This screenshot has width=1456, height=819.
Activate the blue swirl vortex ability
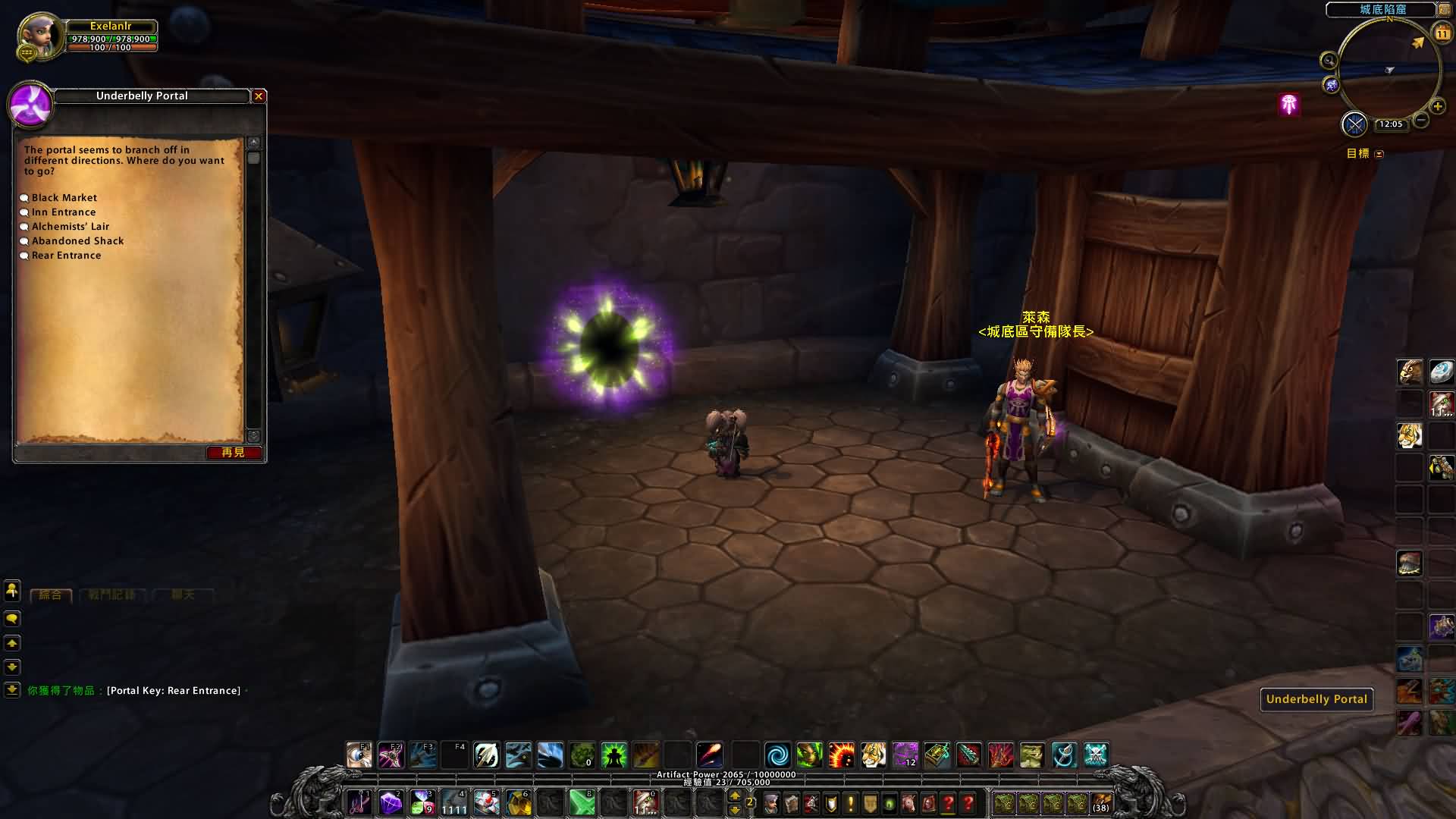(x=777, y=755)
